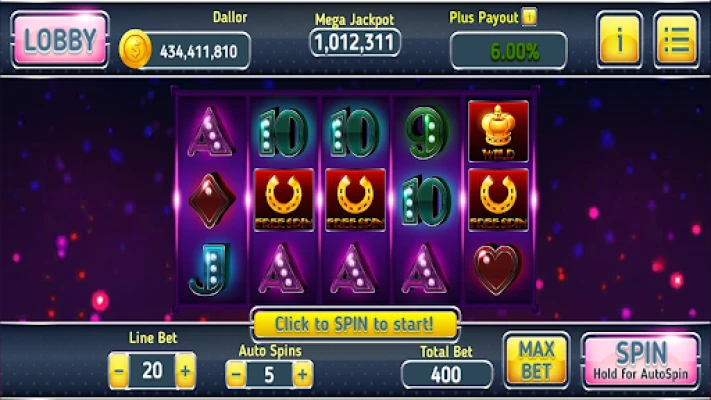Increase the Auto Spins count
Image resolution: width=711 pixels, height=400 pixels.
pyautogui.click(x=302, y=375)
